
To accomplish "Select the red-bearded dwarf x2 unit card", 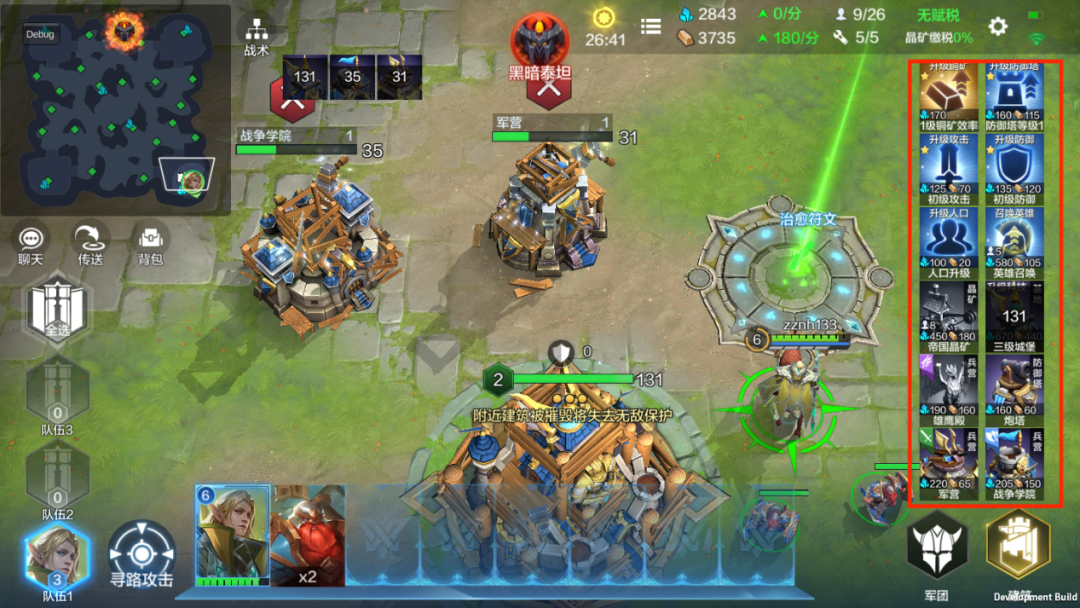I will point(308,535).
